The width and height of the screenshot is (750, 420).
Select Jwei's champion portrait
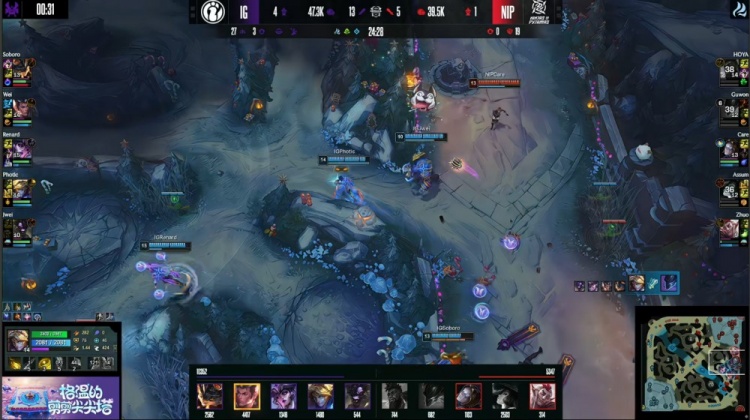tap(24, 229)
